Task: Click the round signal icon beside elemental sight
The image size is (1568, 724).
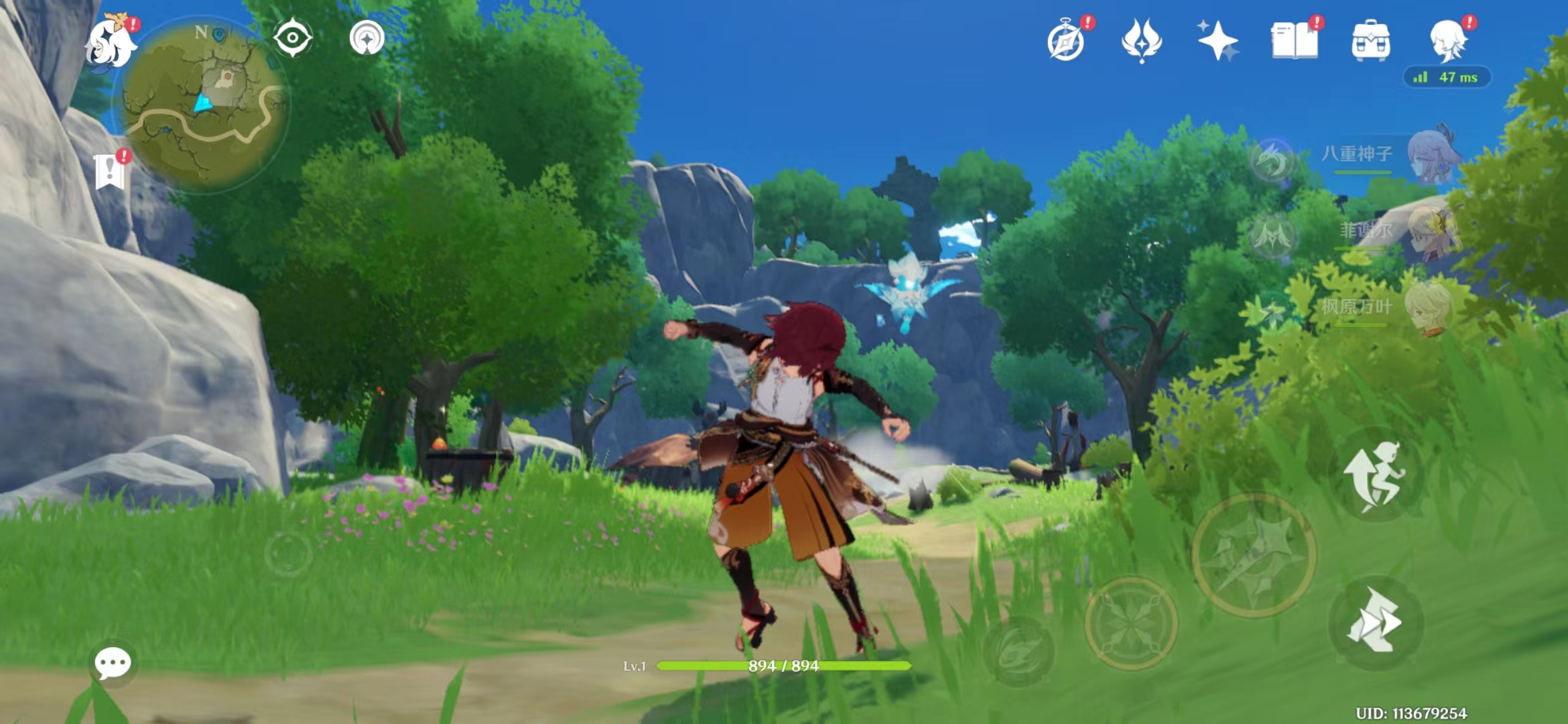Action: click(x=367, y=38)
